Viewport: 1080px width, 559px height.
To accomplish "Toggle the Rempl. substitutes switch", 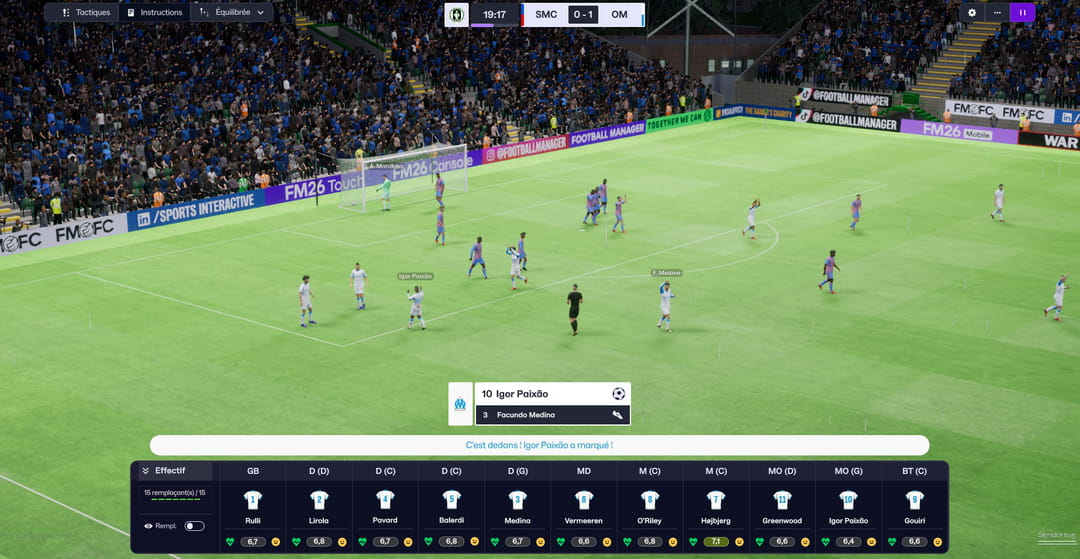I will click(194, 525).
